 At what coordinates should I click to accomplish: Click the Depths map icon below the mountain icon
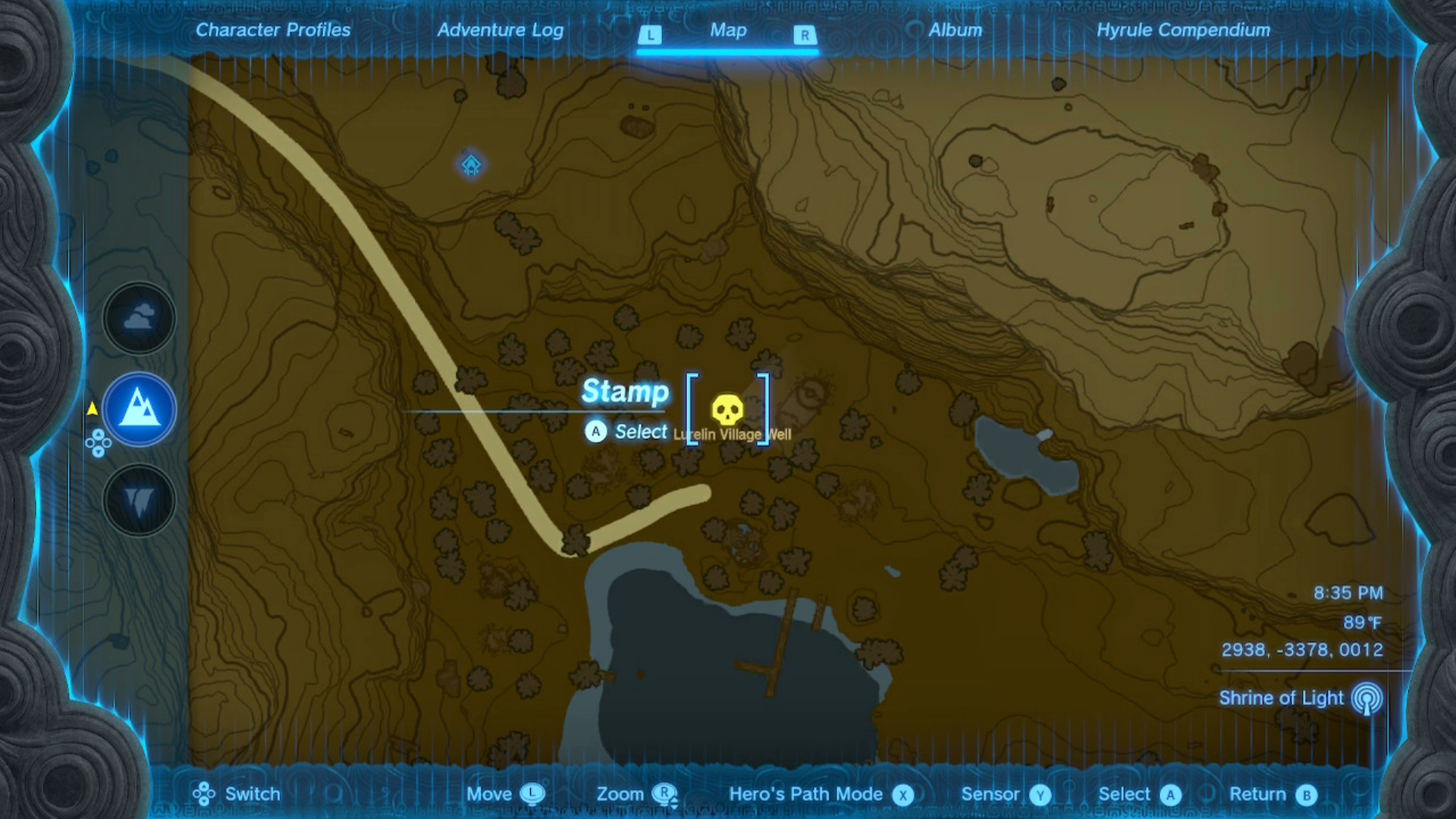[x=138, y=499]
